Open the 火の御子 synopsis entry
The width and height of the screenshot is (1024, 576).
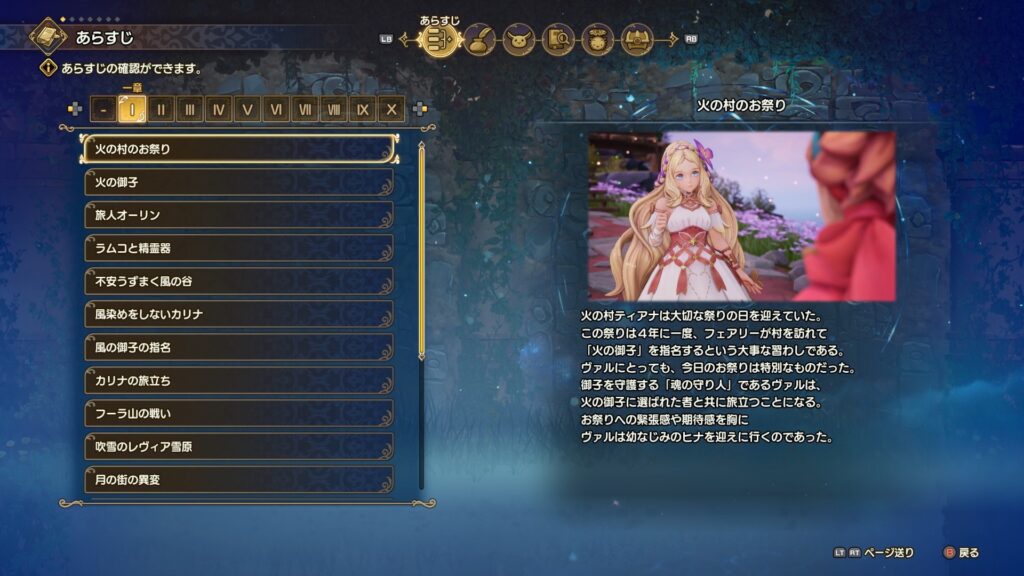(239, 182)
